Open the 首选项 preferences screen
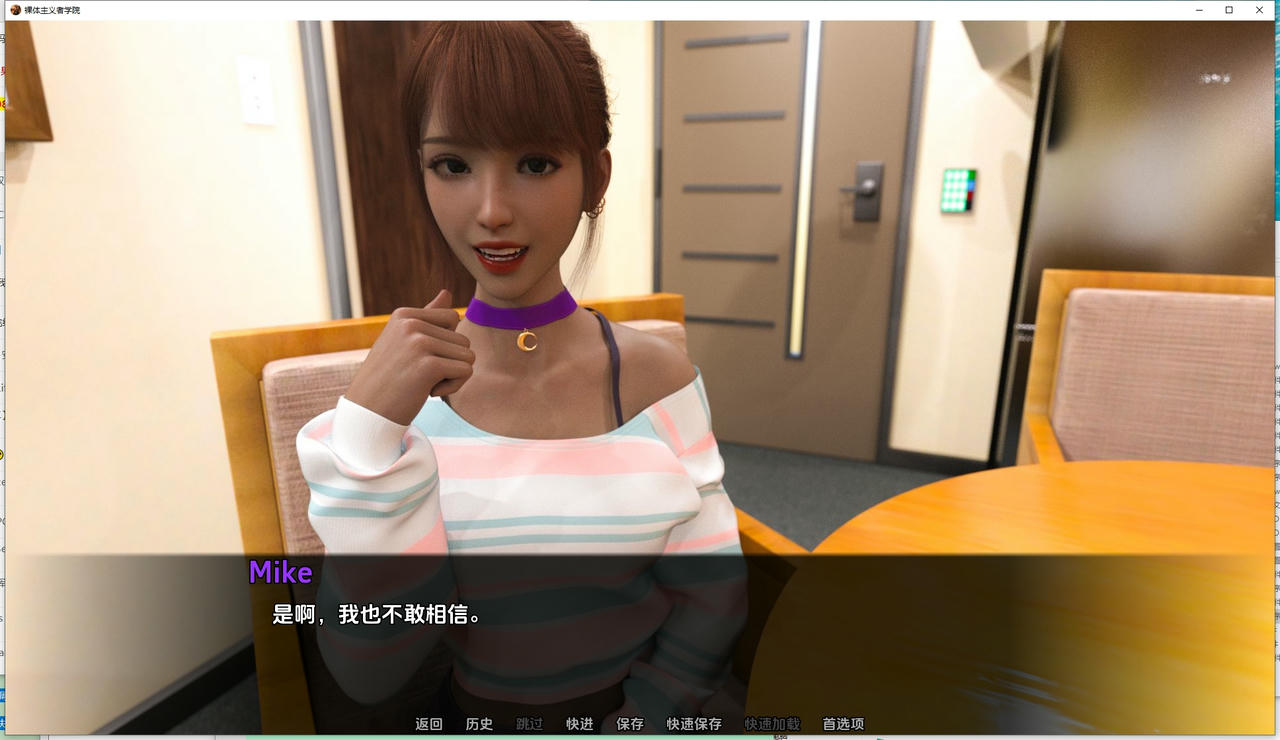 pyautogui.click(x=841, y=723)
